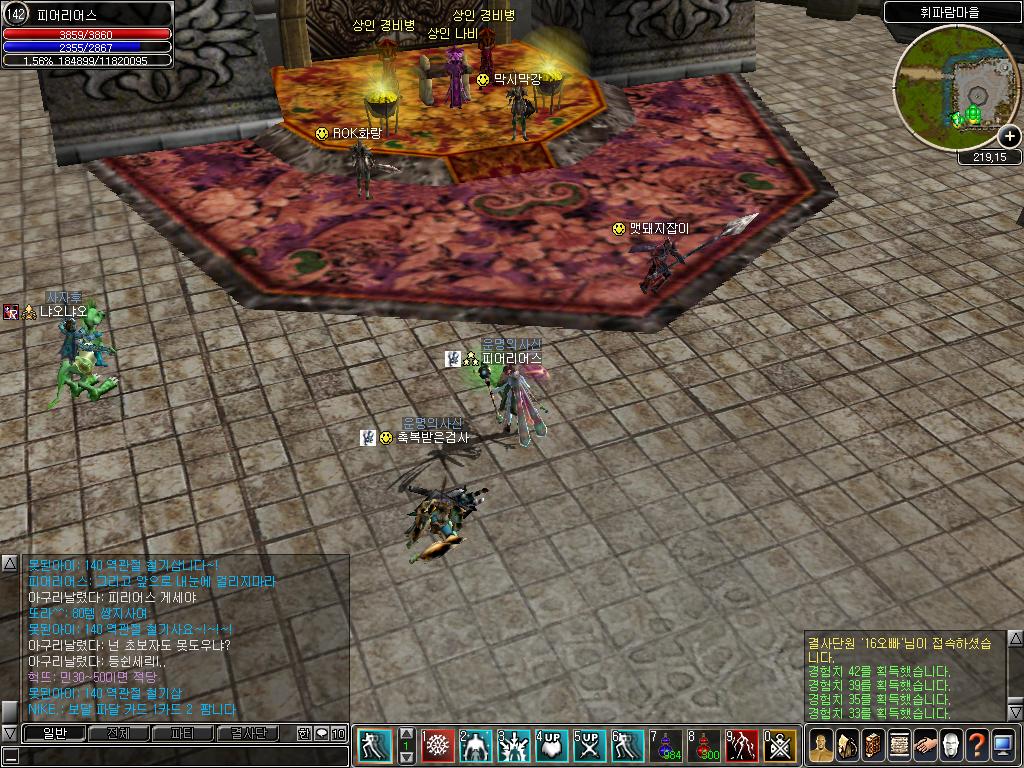Open the monitor system settings icon
The height and width of the screenshot is (768, 1024).
[x=1003, y=746]
